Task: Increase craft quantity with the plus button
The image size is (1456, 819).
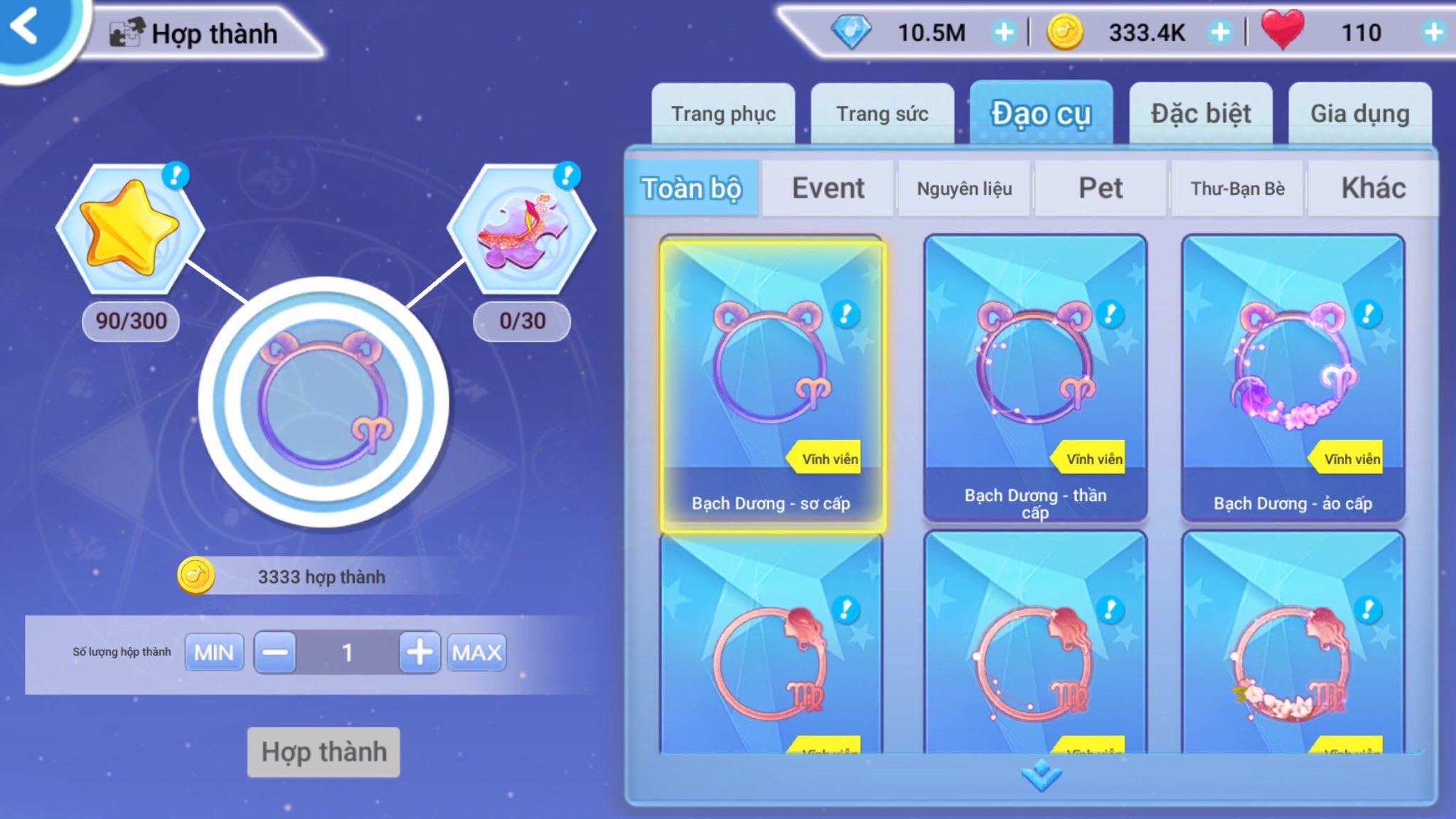Action: [419, 653]
